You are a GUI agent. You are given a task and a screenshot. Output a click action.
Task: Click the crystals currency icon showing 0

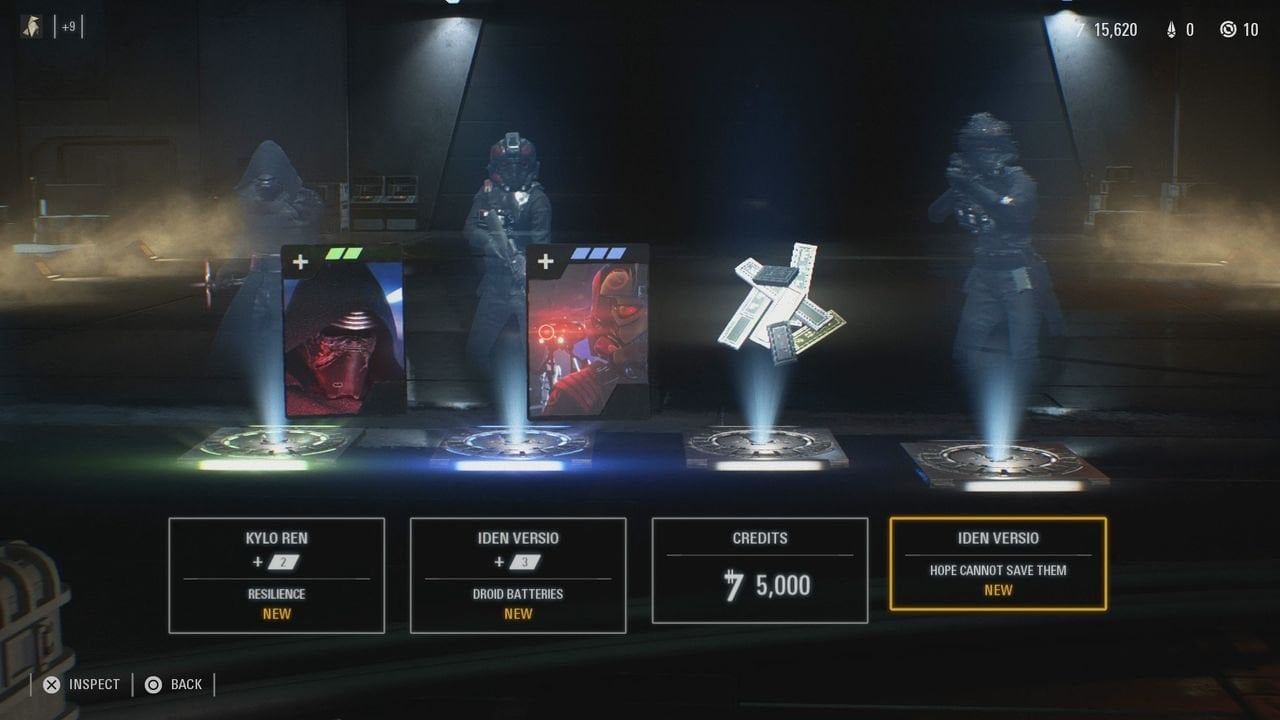click(x=1174, y=29)
